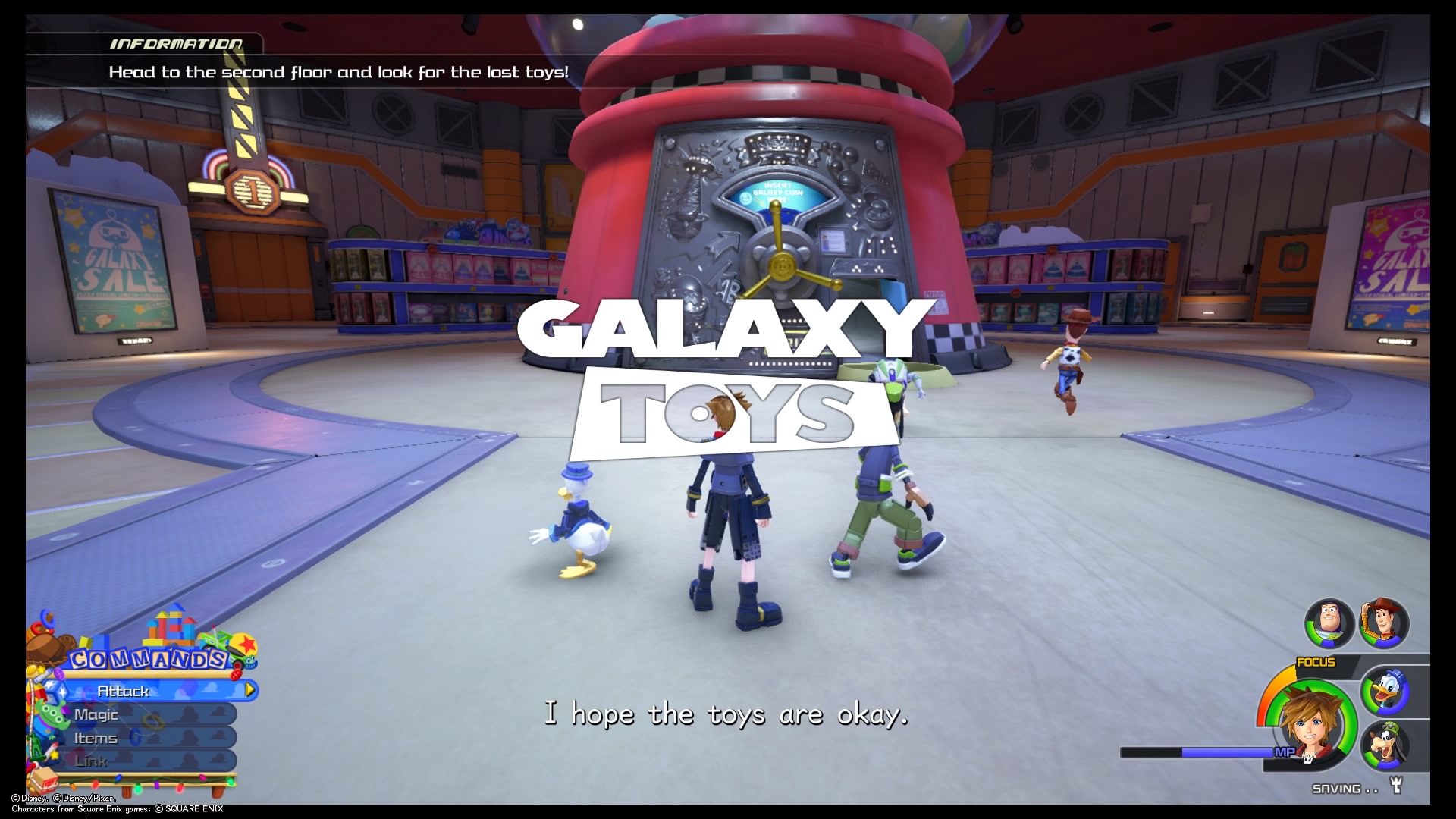Click the blue MP bar
Screen dimensions: 1456x819
[x=1198, y=752]
